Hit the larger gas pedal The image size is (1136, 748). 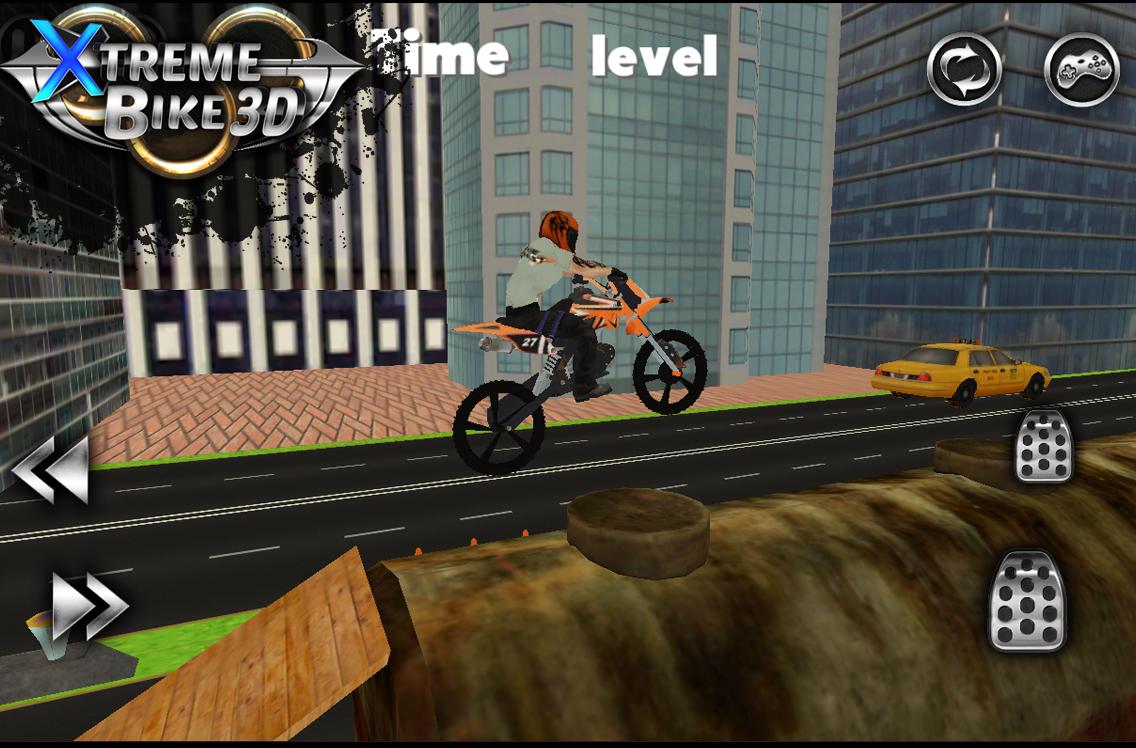pos(1027,600)
